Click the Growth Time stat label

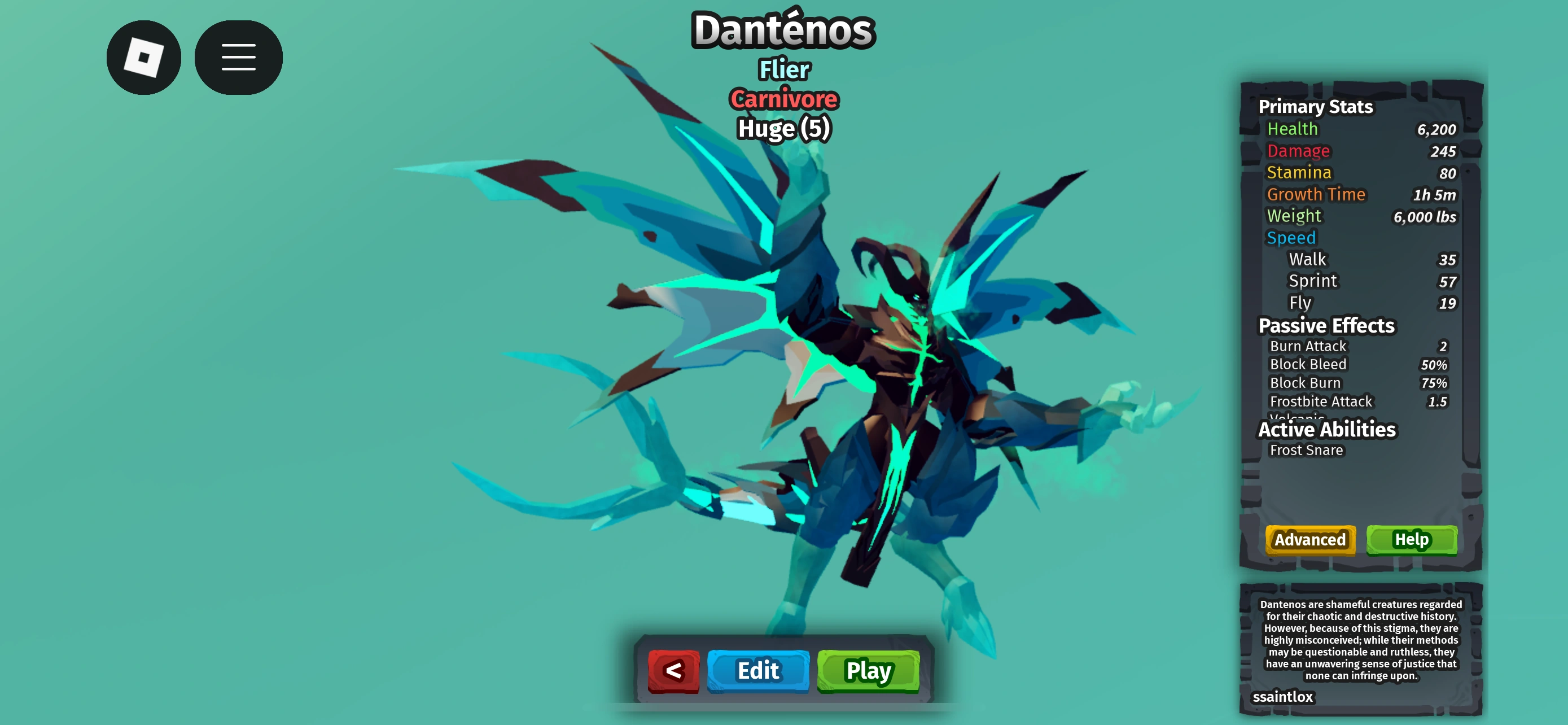(x=1317, y=194)
